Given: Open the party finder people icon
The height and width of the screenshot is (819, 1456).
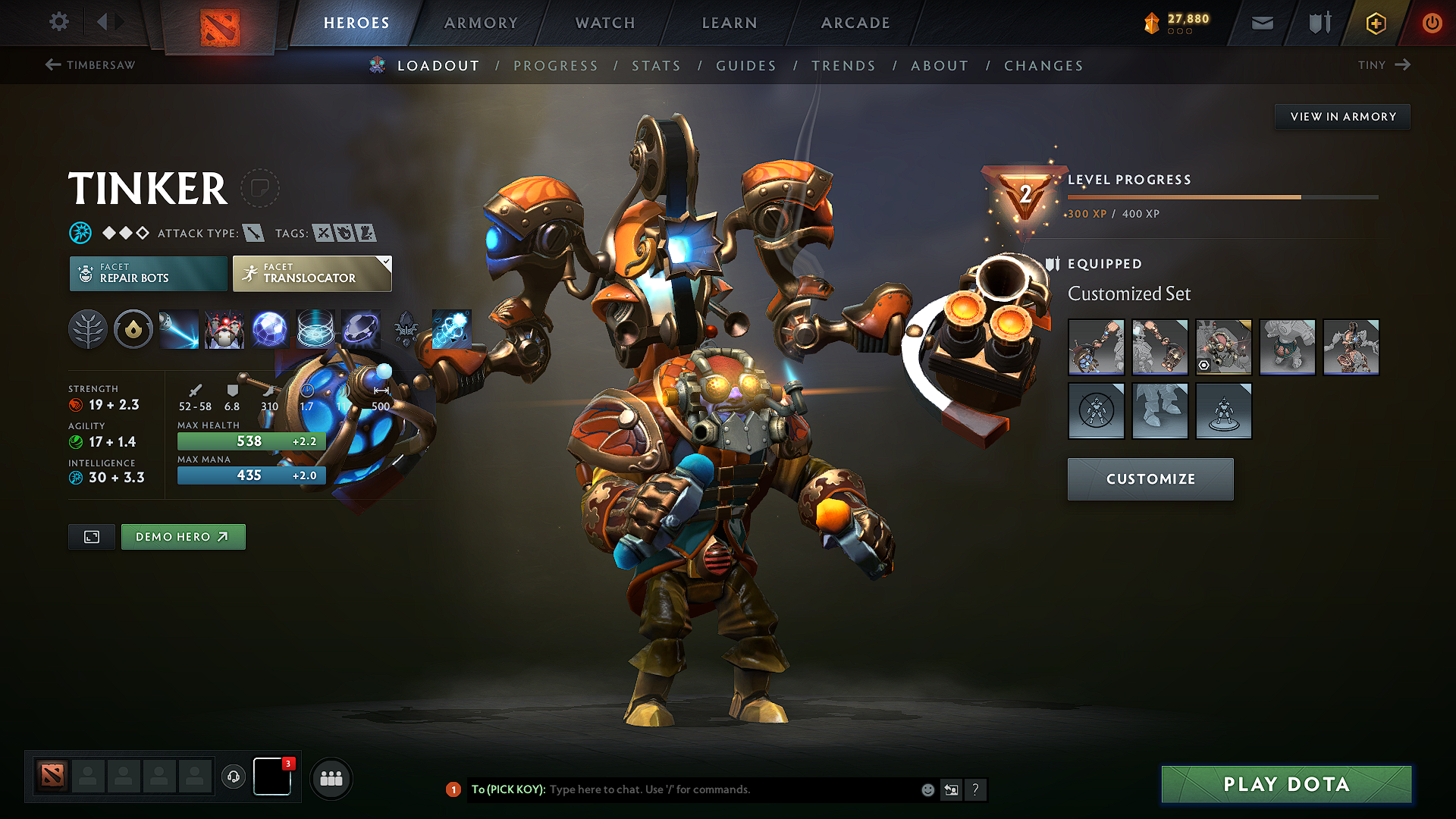Looking at the screenshot, I should (x=331, y=778).
